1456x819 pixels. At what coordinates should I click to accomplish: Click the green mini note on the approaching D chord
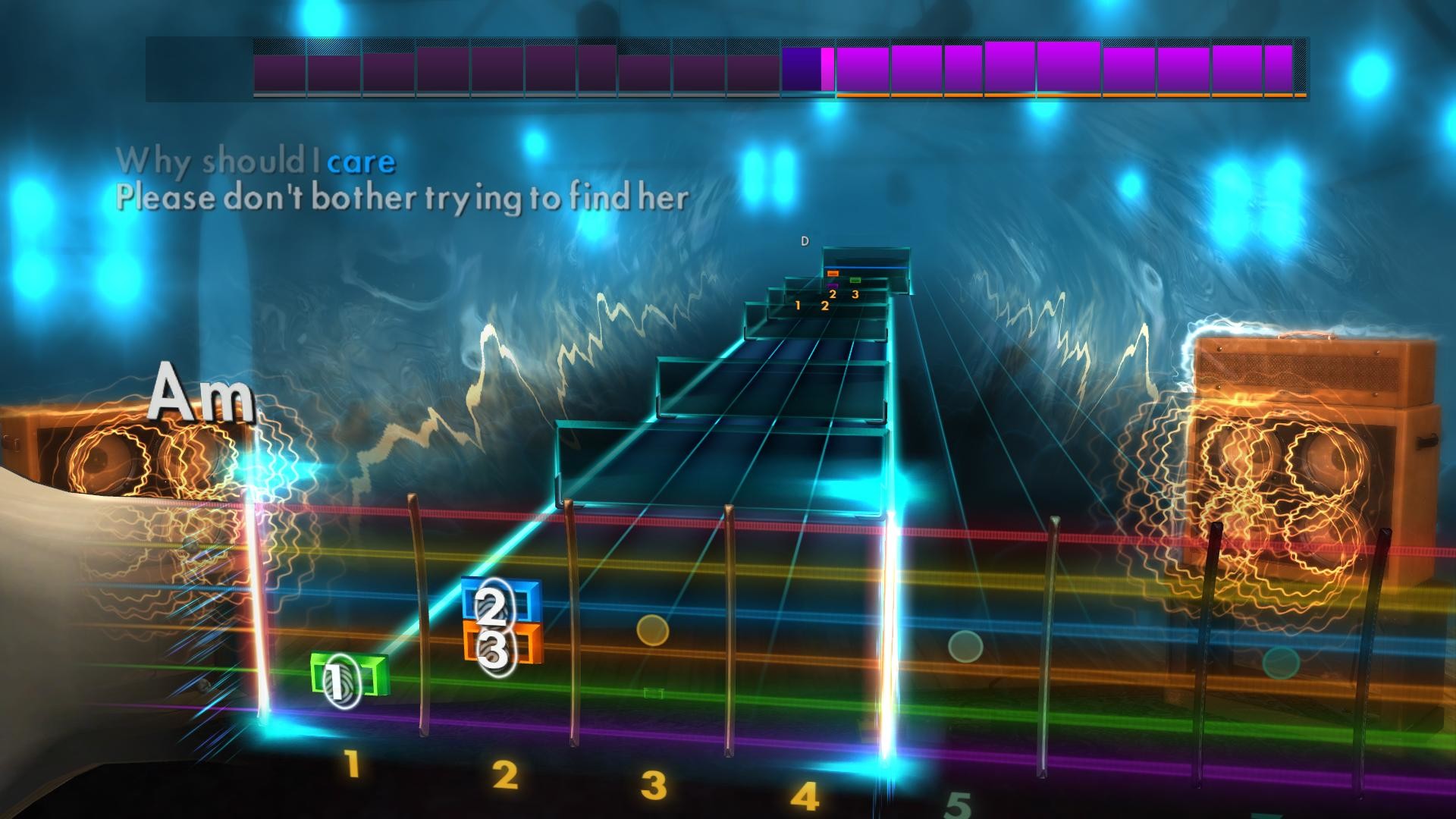(855, 280)
